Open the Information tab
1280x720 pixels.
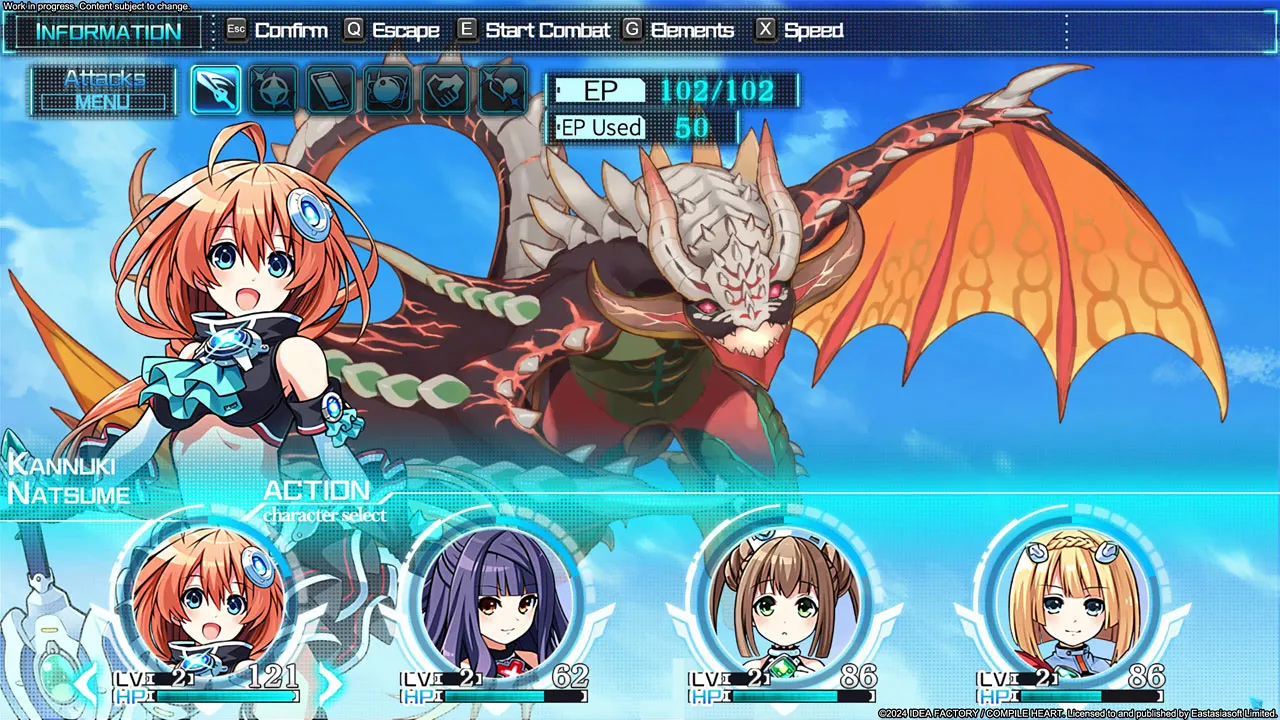[108, 31]
